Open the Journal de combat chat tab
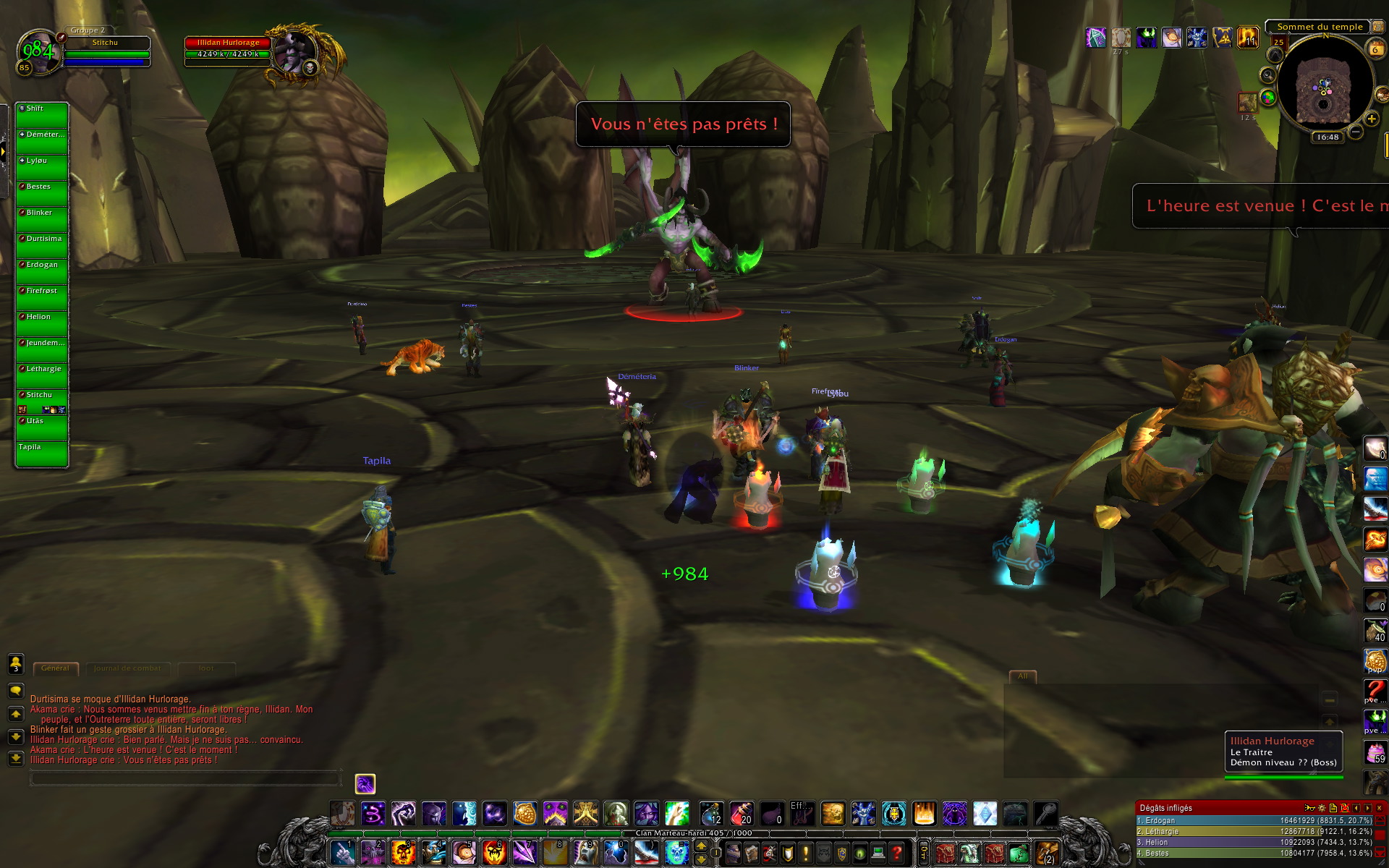 point(127,668)
